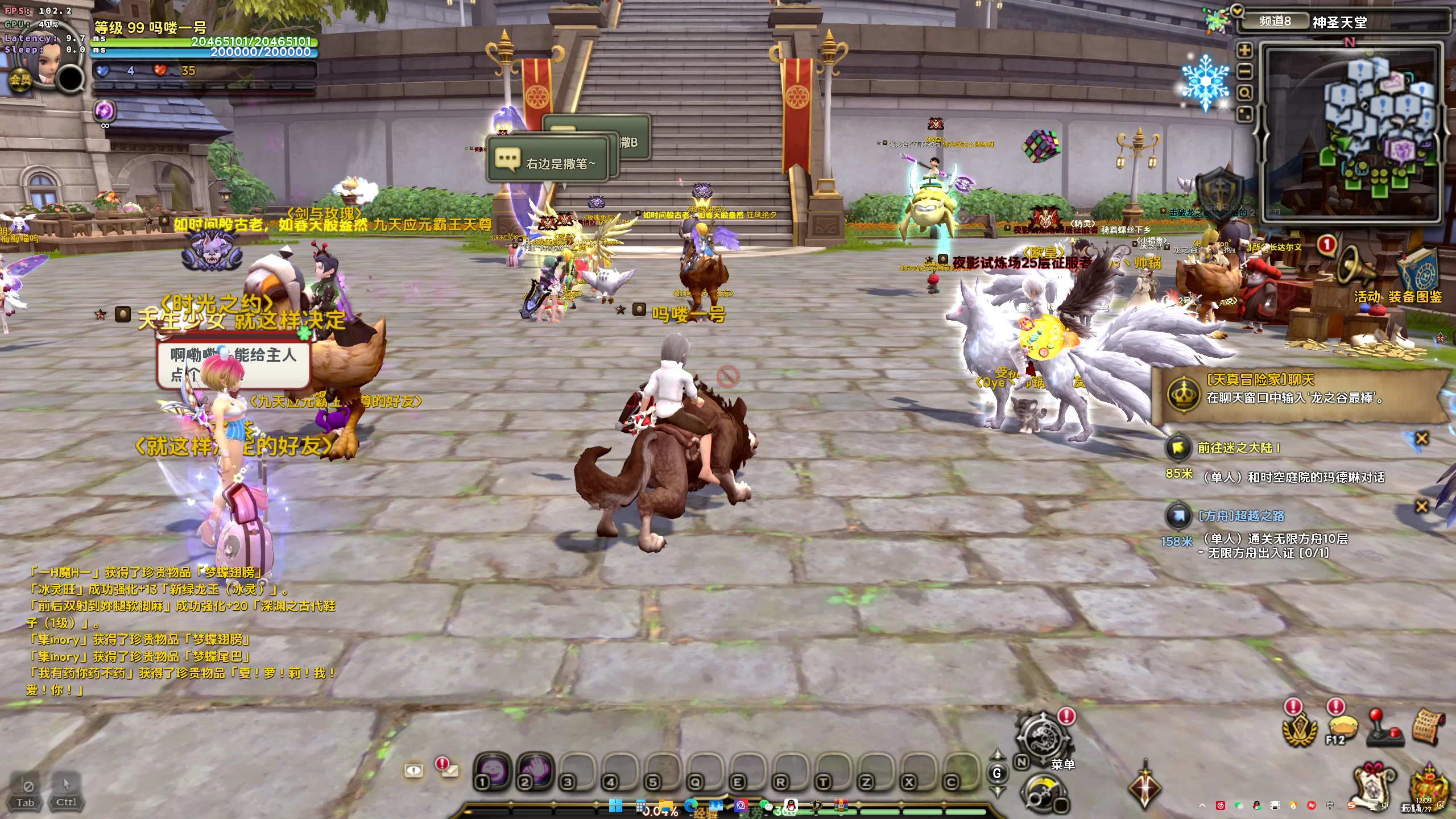Activate the waving-hand emote in slot 2
The image size is (1456, 819).
[x=535, y=771]
